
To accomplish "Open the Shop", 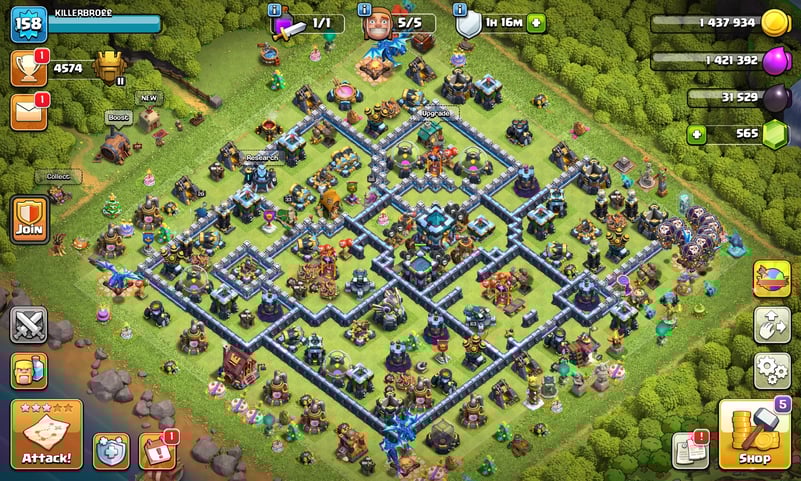I will 754,436.
